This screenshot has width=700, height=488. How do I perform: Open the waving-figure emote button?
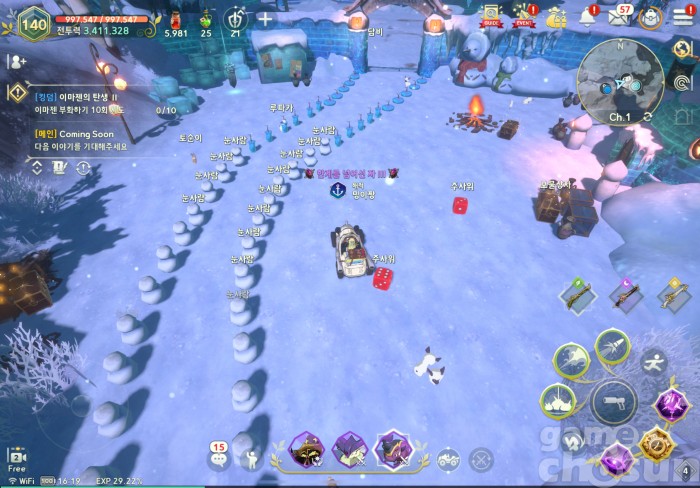(250, 461)
